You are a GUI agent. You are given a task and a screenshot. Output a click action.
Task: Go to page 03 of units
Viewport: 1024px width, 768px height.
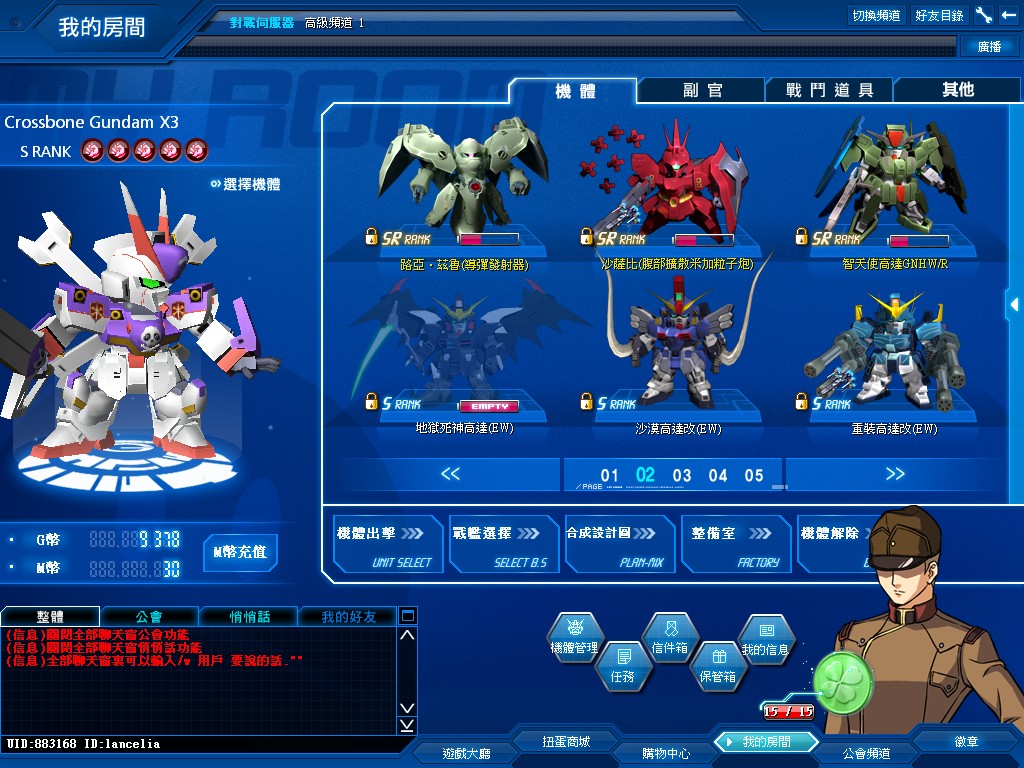[682, 476]
